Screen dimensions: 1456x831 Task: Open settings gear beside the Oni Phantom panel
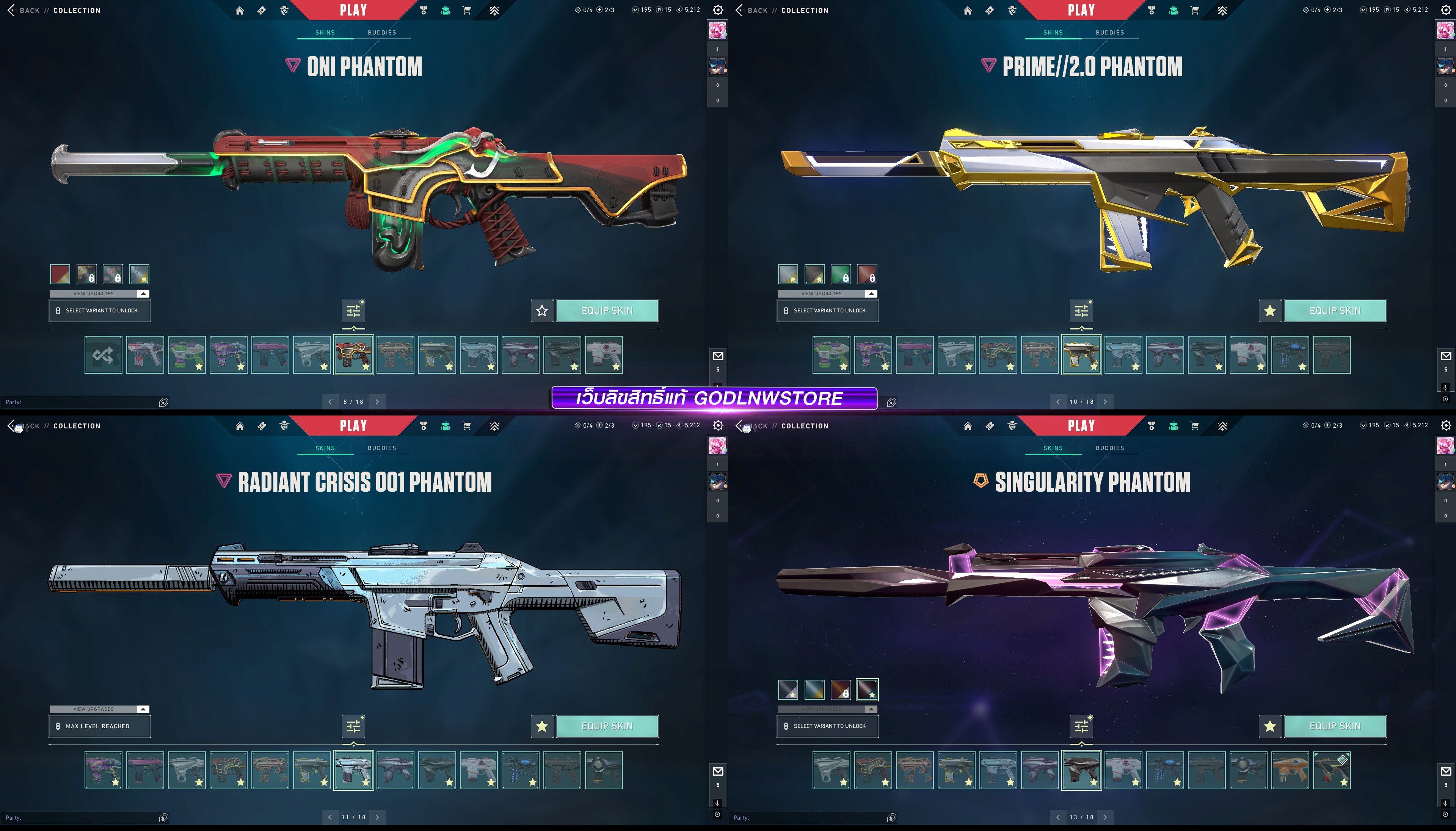718,10
